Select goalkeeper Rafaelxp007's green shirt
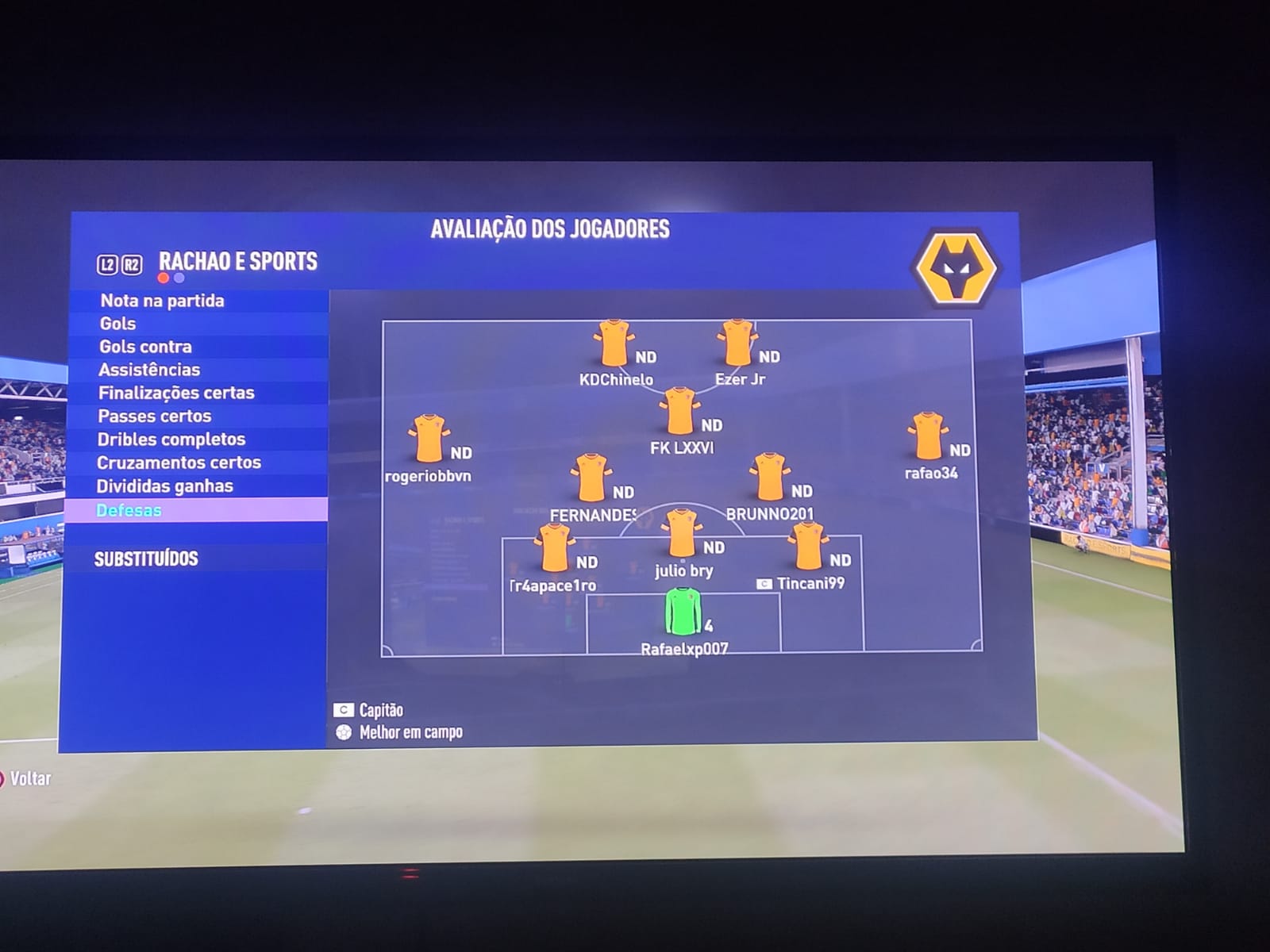Viewport: 1270px width, 952px height. (x=680, y=612)
